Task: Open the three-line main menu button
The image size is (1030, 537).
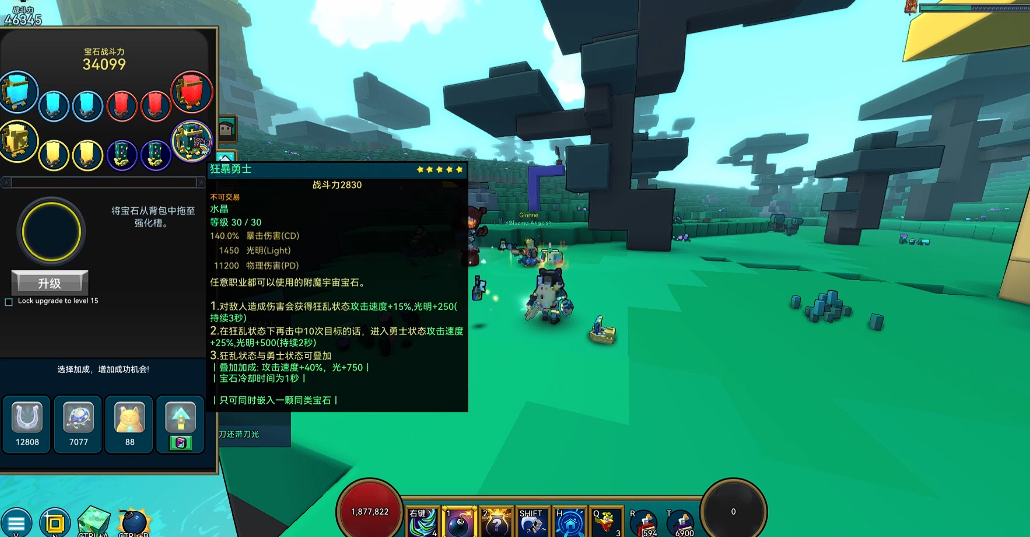Action: (16, 522)
